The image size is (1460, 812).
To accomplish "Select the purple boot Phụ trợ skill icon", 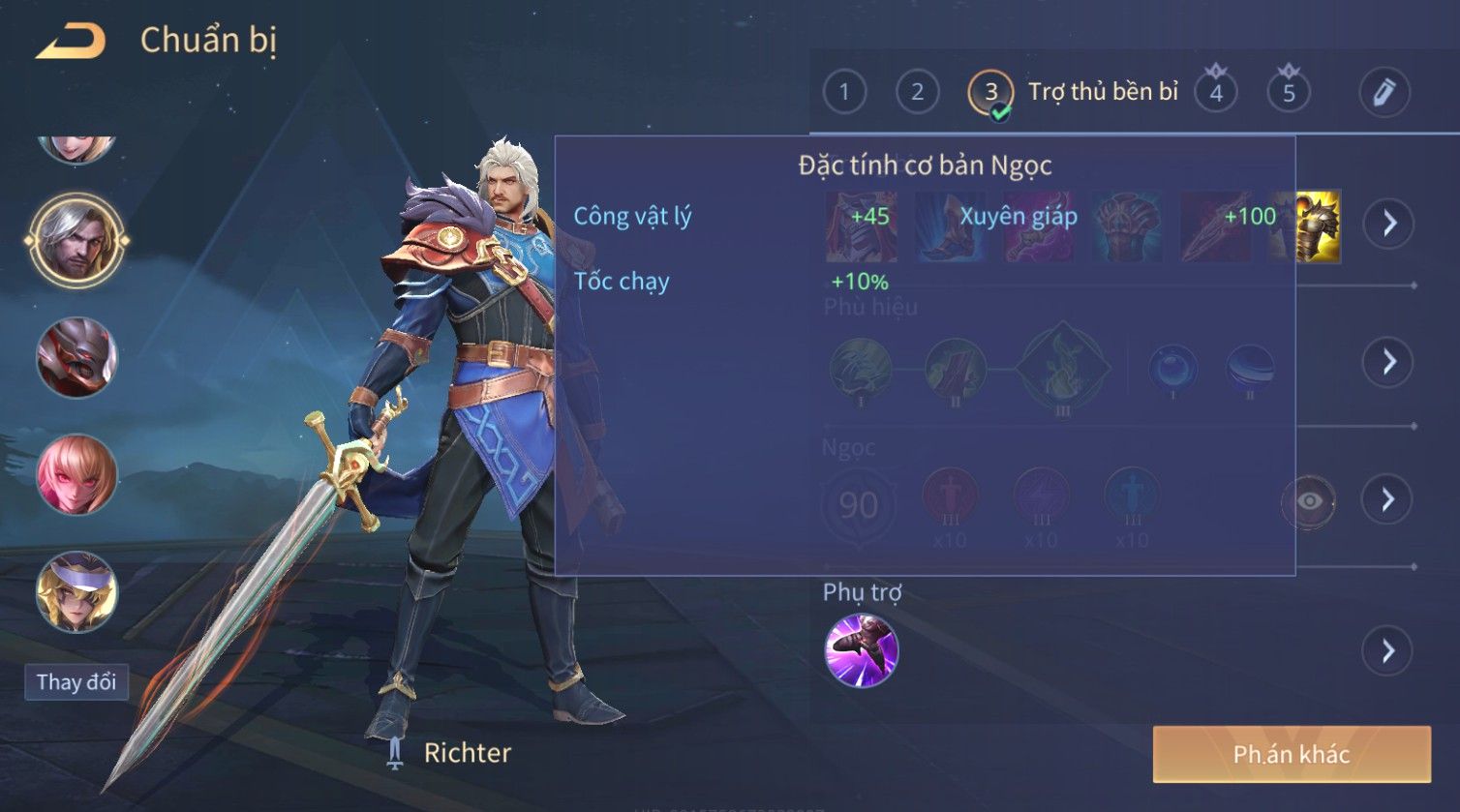I will coord(861,650).
